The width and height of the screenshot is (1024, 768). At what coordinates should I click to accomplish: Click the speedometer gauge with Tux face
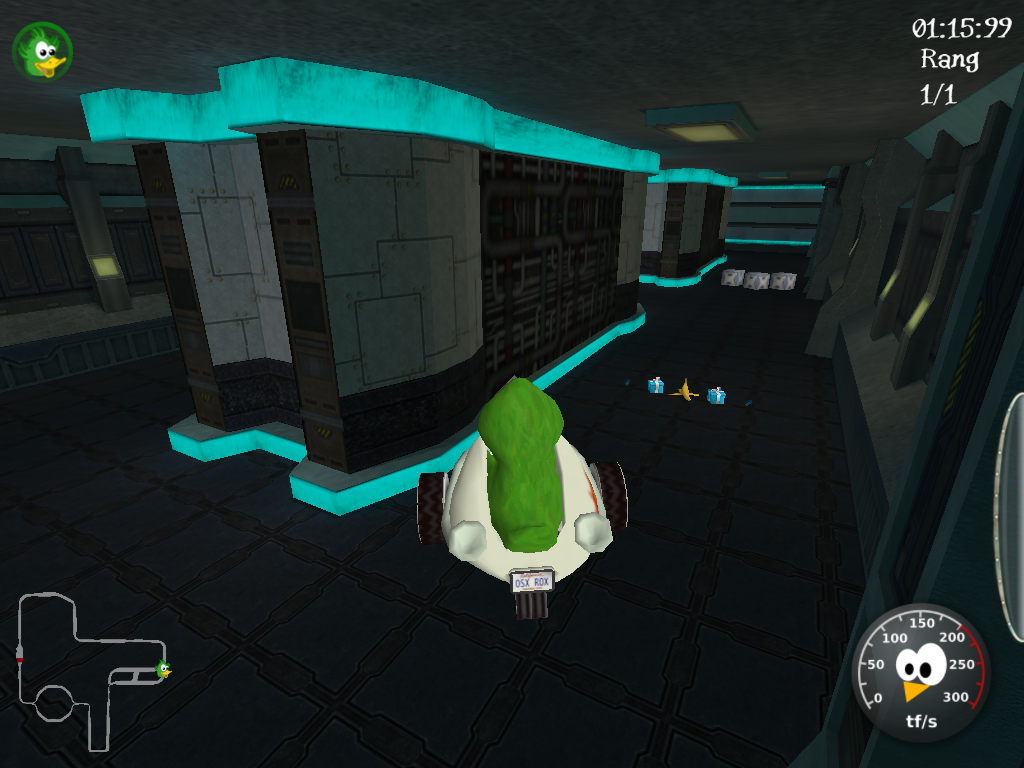920,670
